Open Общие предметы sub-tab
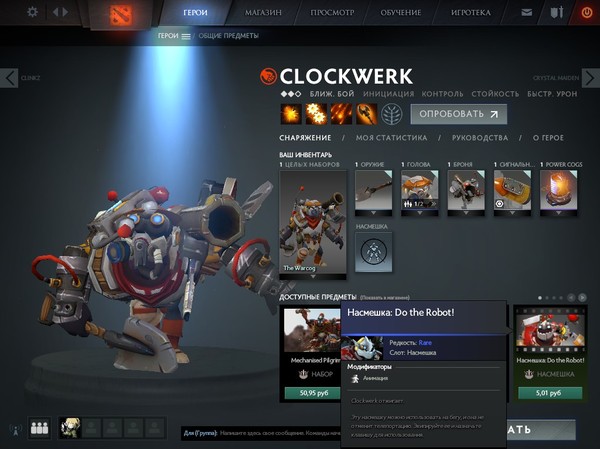The image size is (600, 449). click(228, 36)
